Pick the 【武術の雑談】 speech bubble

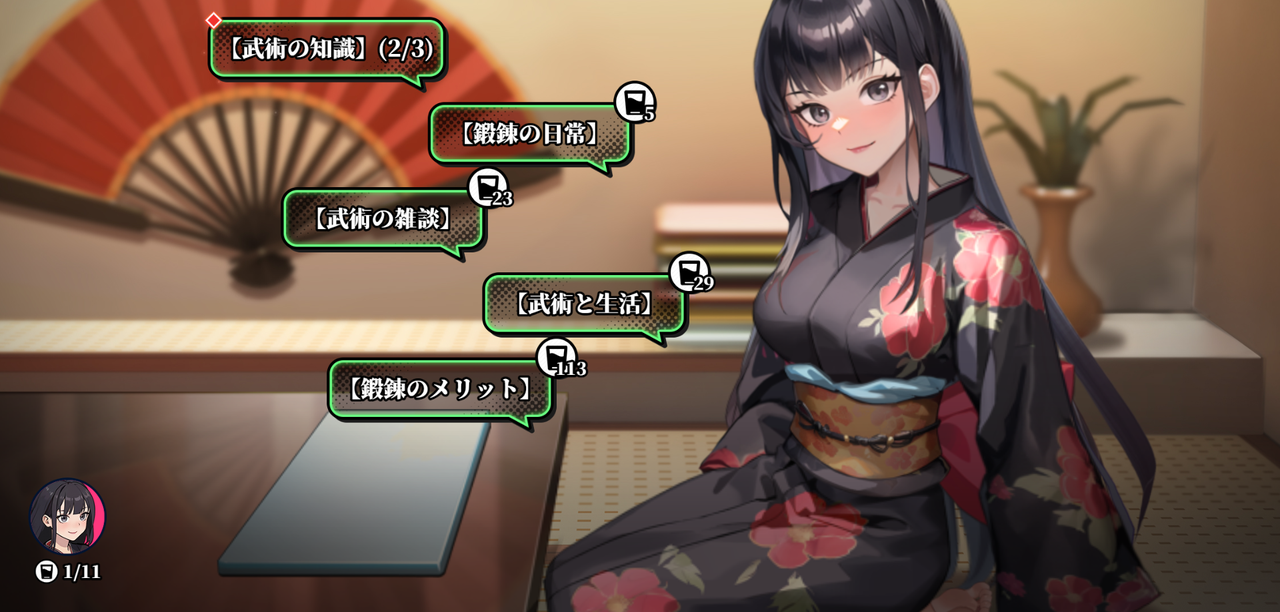383,218
